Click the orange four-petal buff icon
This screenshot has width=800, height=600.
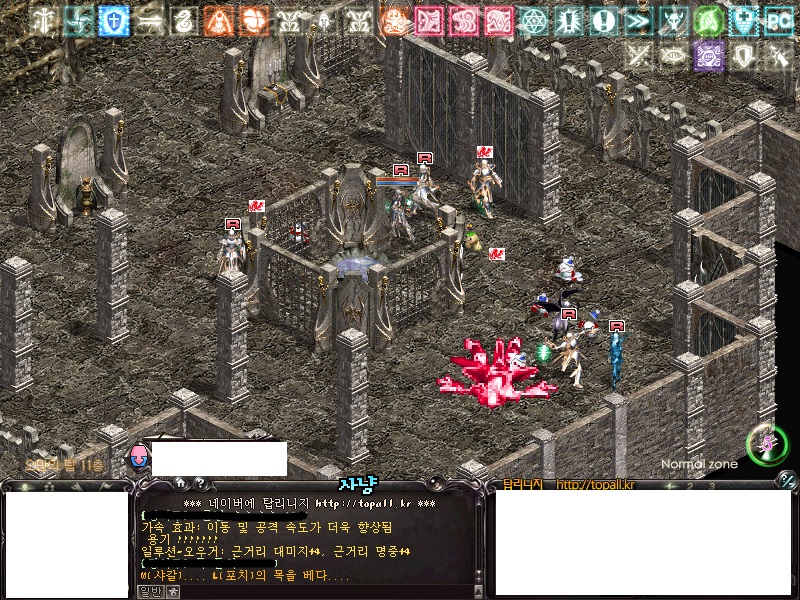(x=253, y=20)
